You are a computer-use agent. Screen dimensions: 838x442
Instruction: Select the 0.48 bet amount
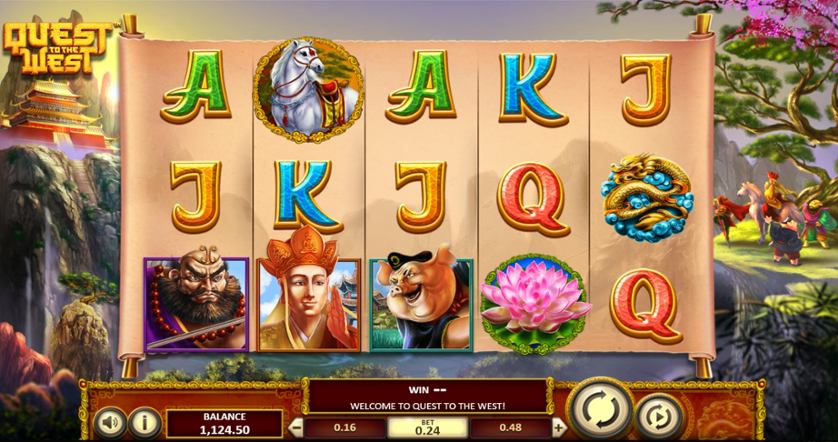[x=512, y=426]
